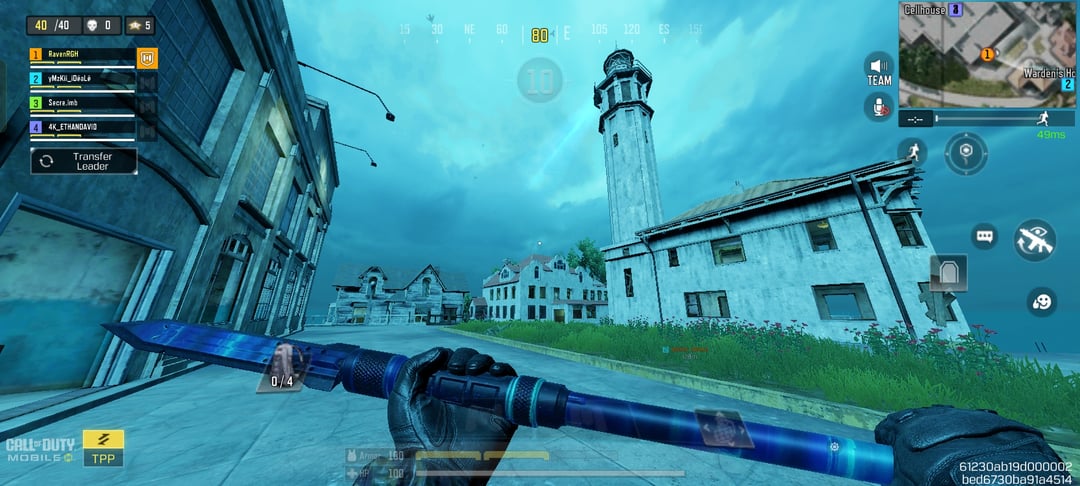Image resolution: width=1080 pixels, height=486 pixels.
Task: Switch perspective with the TPP button
Action: coord(103,449)
